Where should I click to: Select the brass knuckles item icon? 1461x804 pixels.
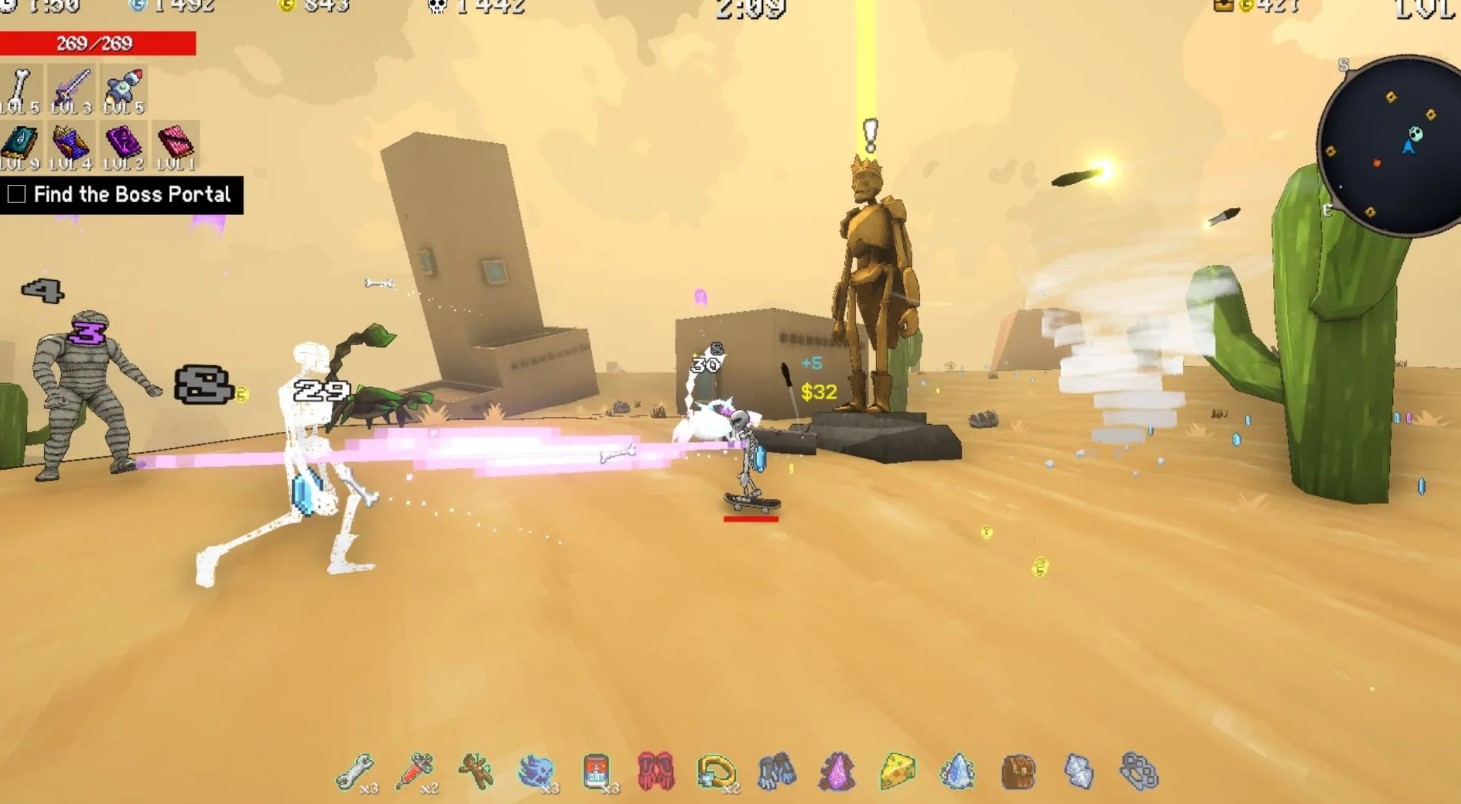tap(1138, 771)
